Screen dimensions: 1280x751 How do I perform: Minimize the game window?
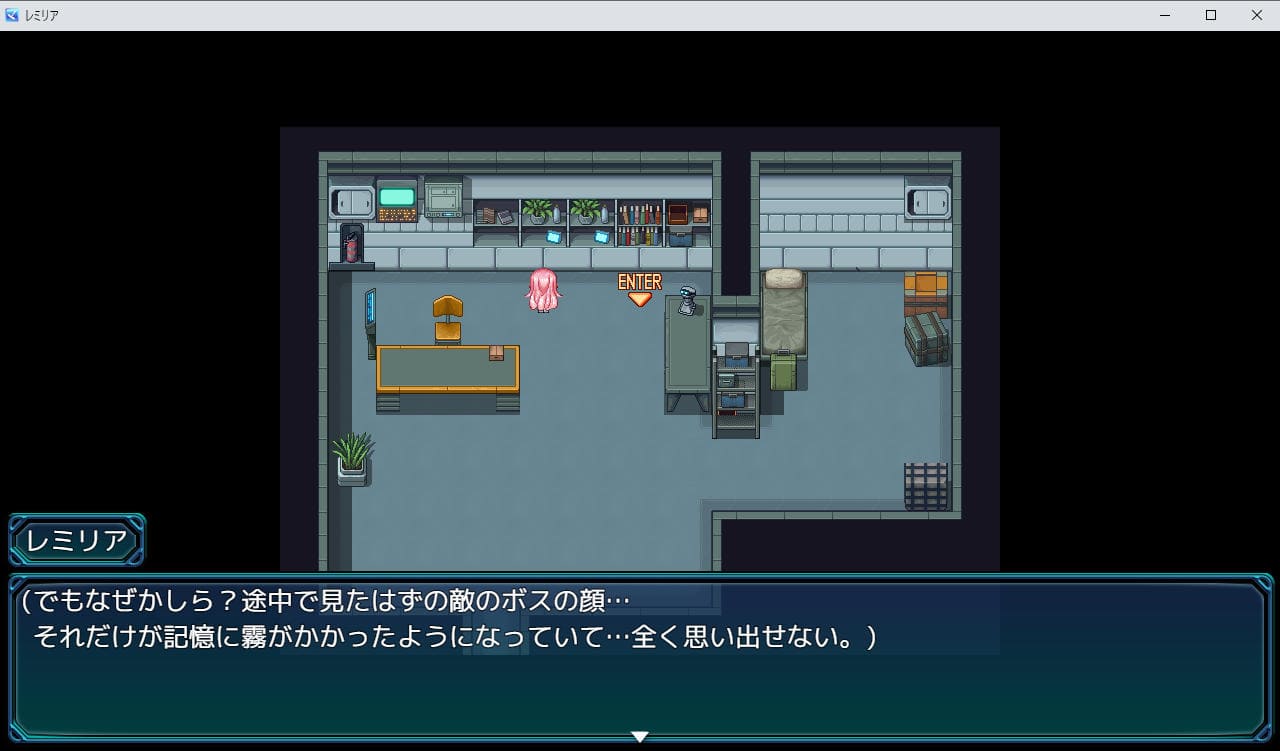pos(1165,15)
